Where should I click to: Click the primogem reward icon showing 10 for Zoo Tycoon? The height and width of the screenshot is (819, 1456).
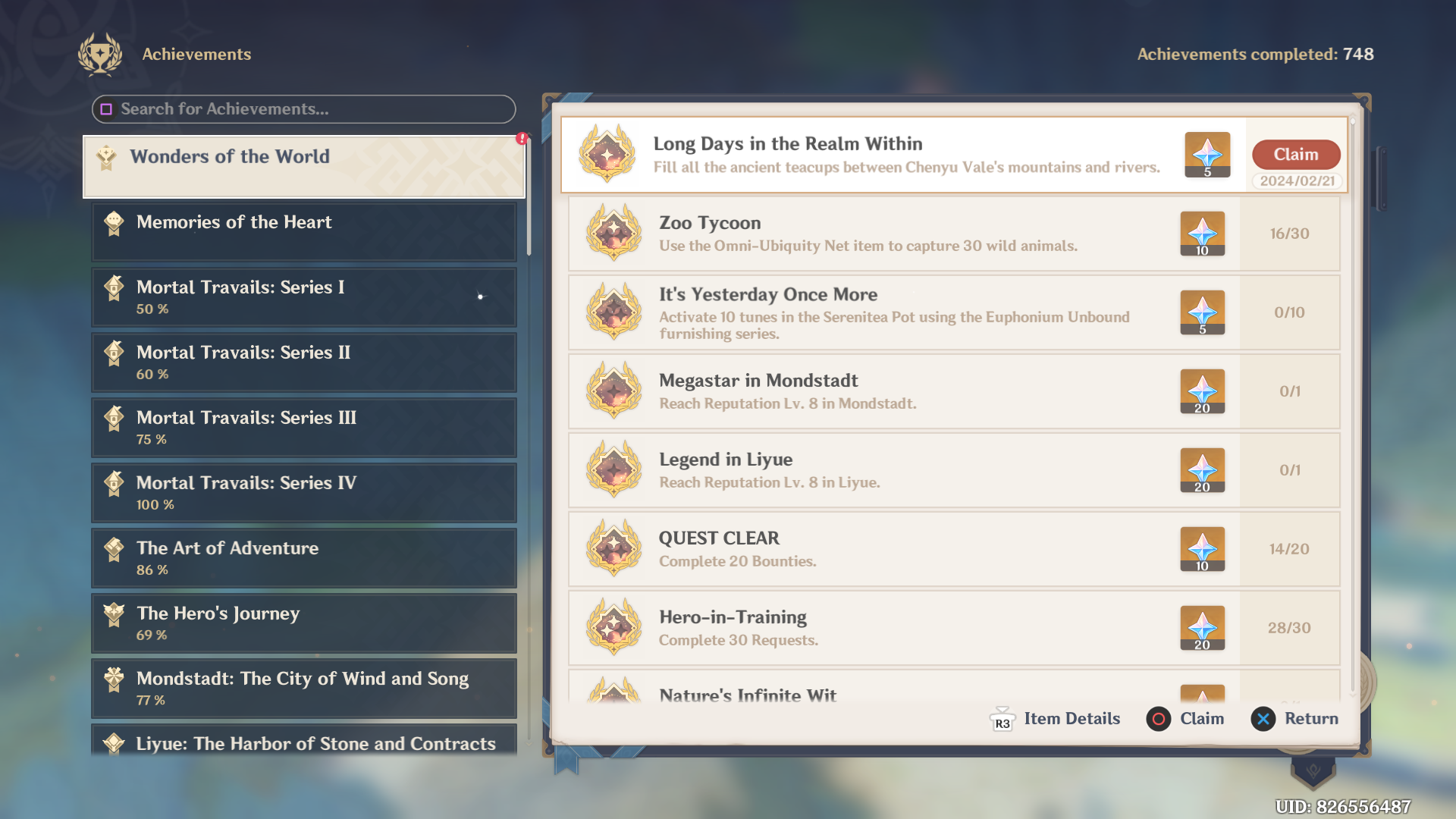coord(1203,234)
